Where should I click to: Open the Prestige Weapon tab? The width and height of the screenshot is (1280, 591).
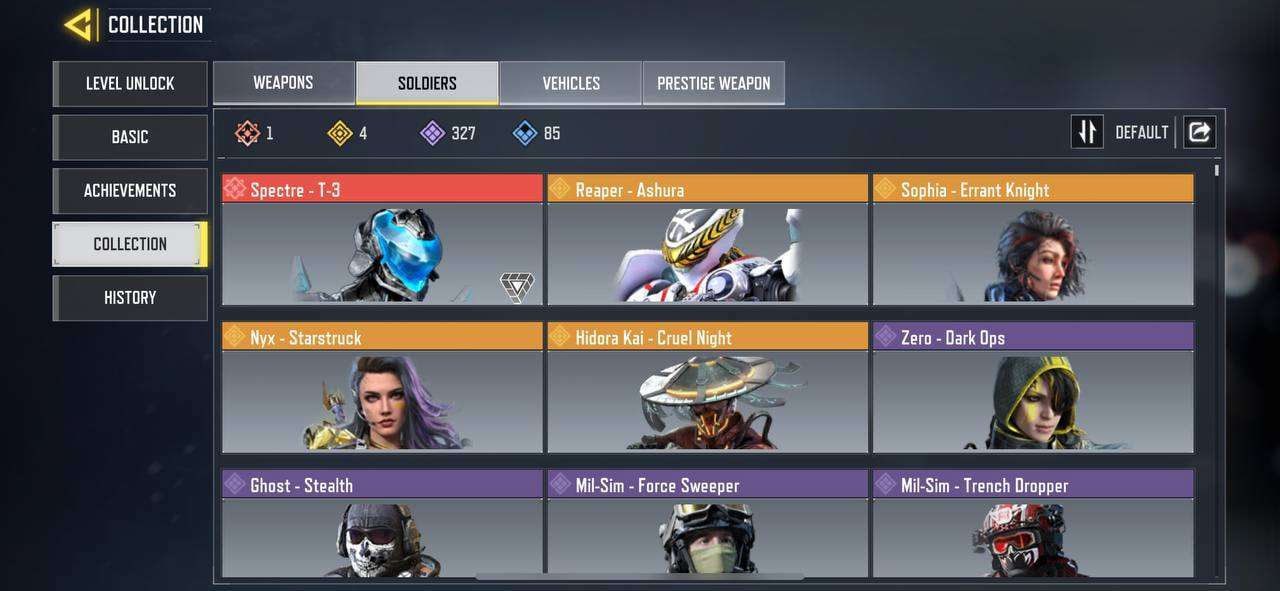713,83
